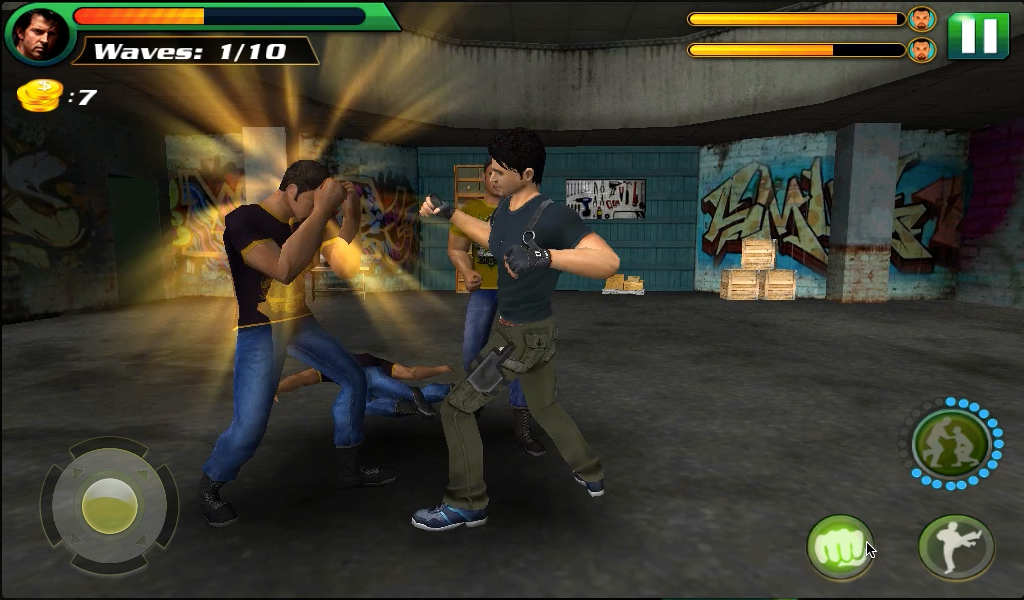Pause the game with the green button
Viewport: 1024px width, 600px height.
(x=977, y=36)
